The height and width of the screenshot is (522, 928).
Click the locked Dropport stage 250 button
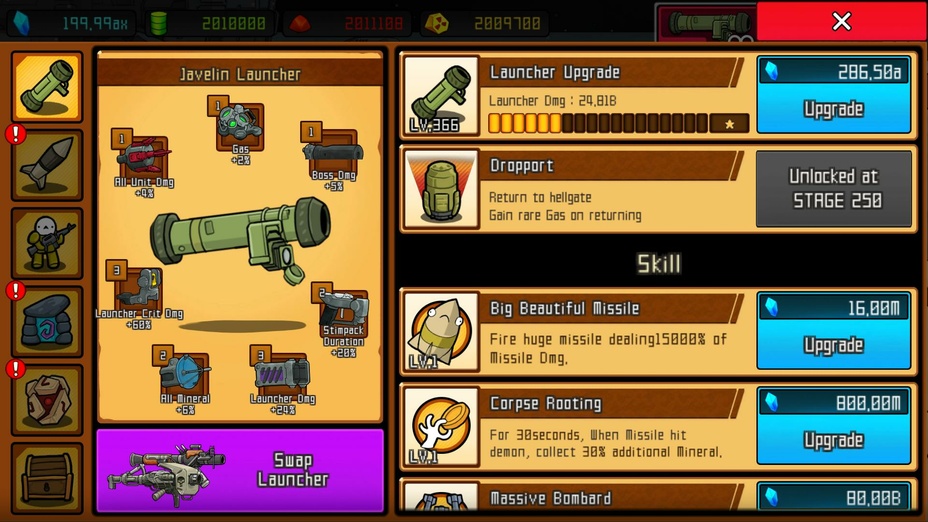coord(834,189)
